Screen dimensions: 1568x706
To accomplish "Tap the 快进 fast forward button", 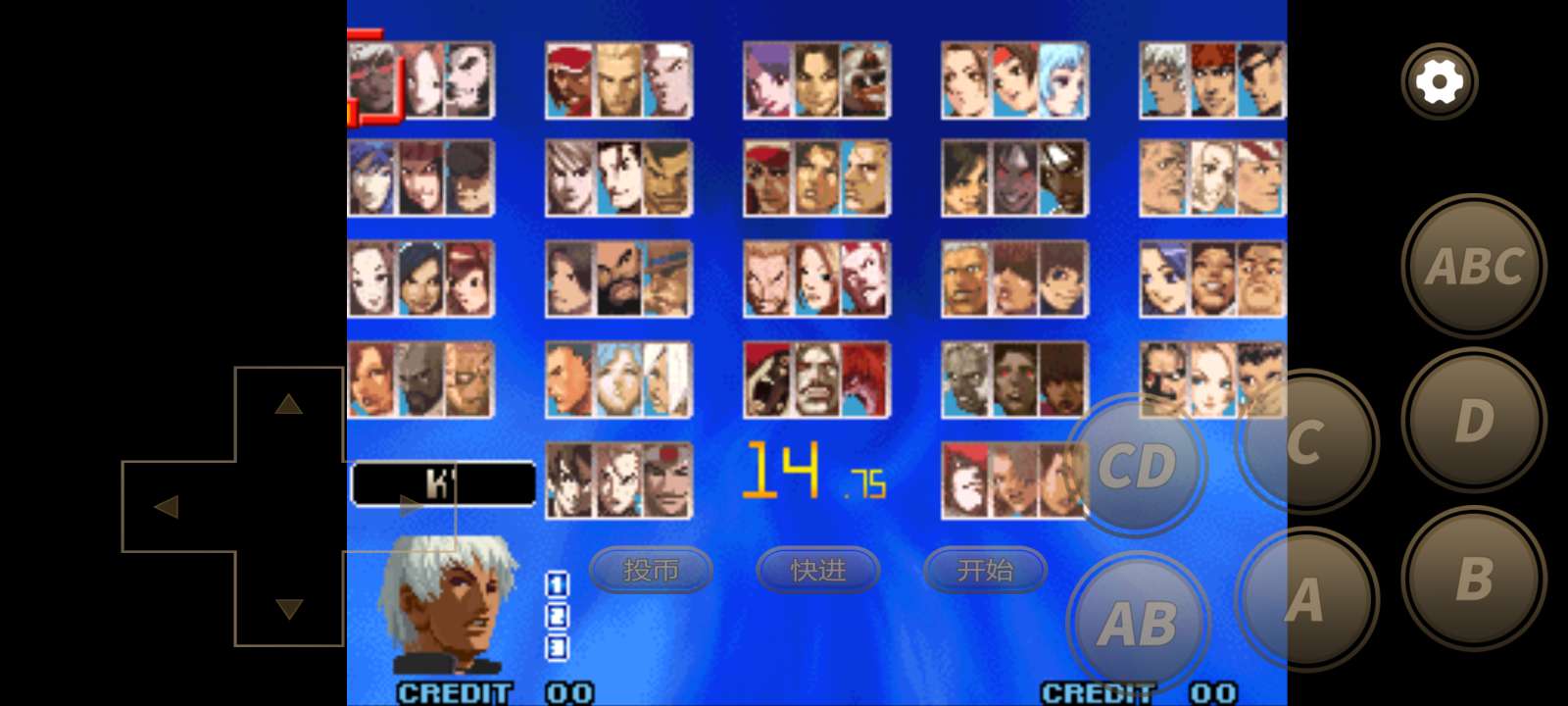I will click(818, 570).
